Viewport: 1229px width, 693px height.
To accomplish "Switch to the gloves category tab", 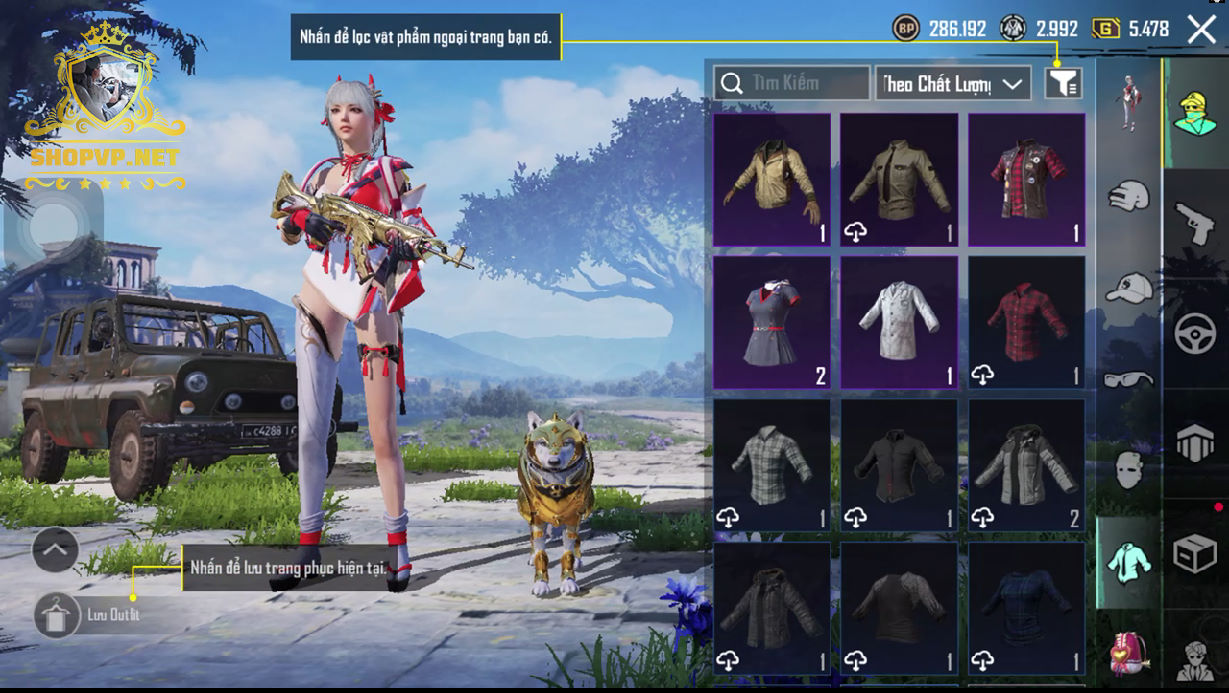I will (1129, 195).
